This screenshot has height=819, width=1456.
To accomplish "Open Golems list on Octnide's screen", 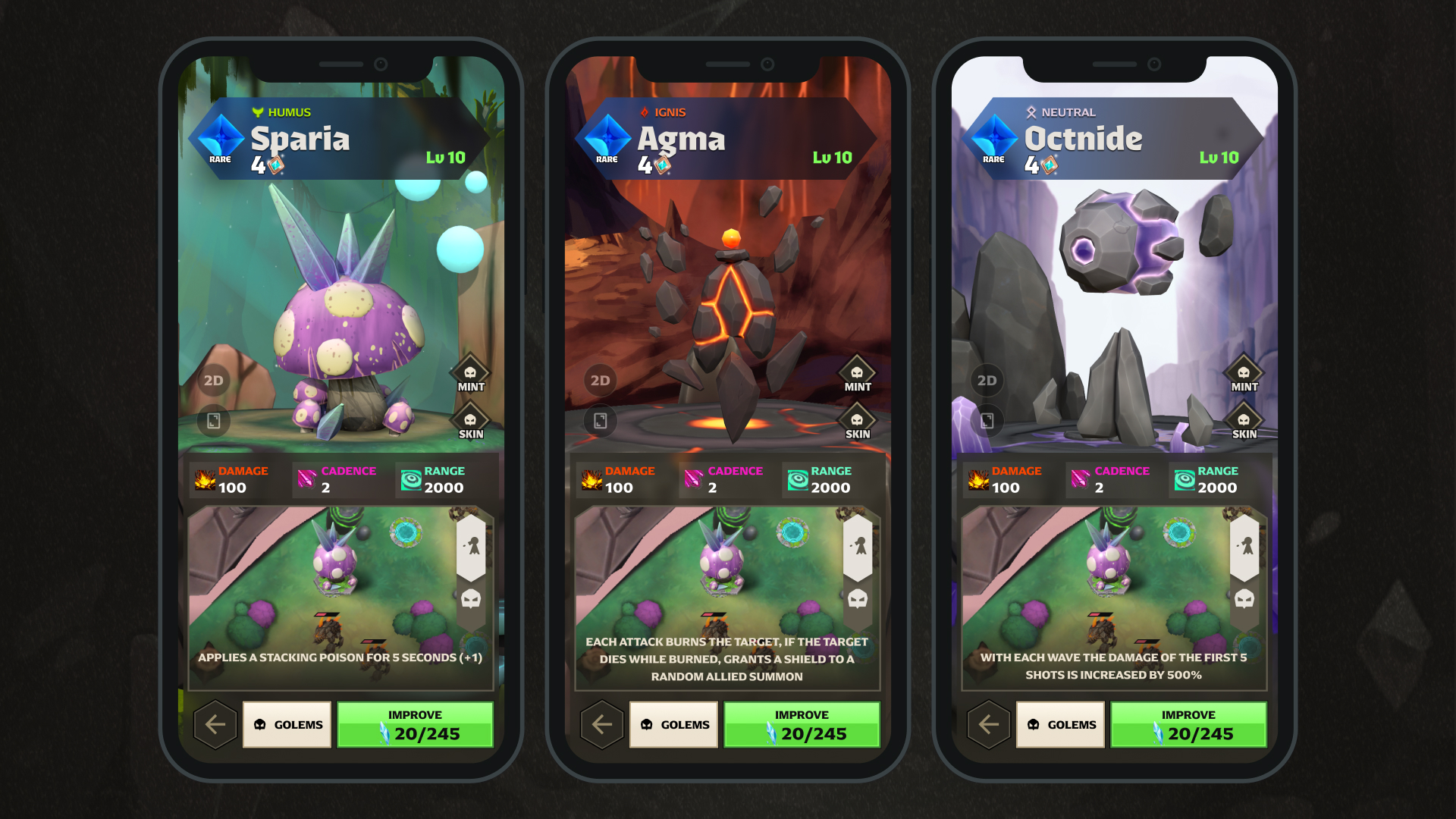I will coord(1061,725).
